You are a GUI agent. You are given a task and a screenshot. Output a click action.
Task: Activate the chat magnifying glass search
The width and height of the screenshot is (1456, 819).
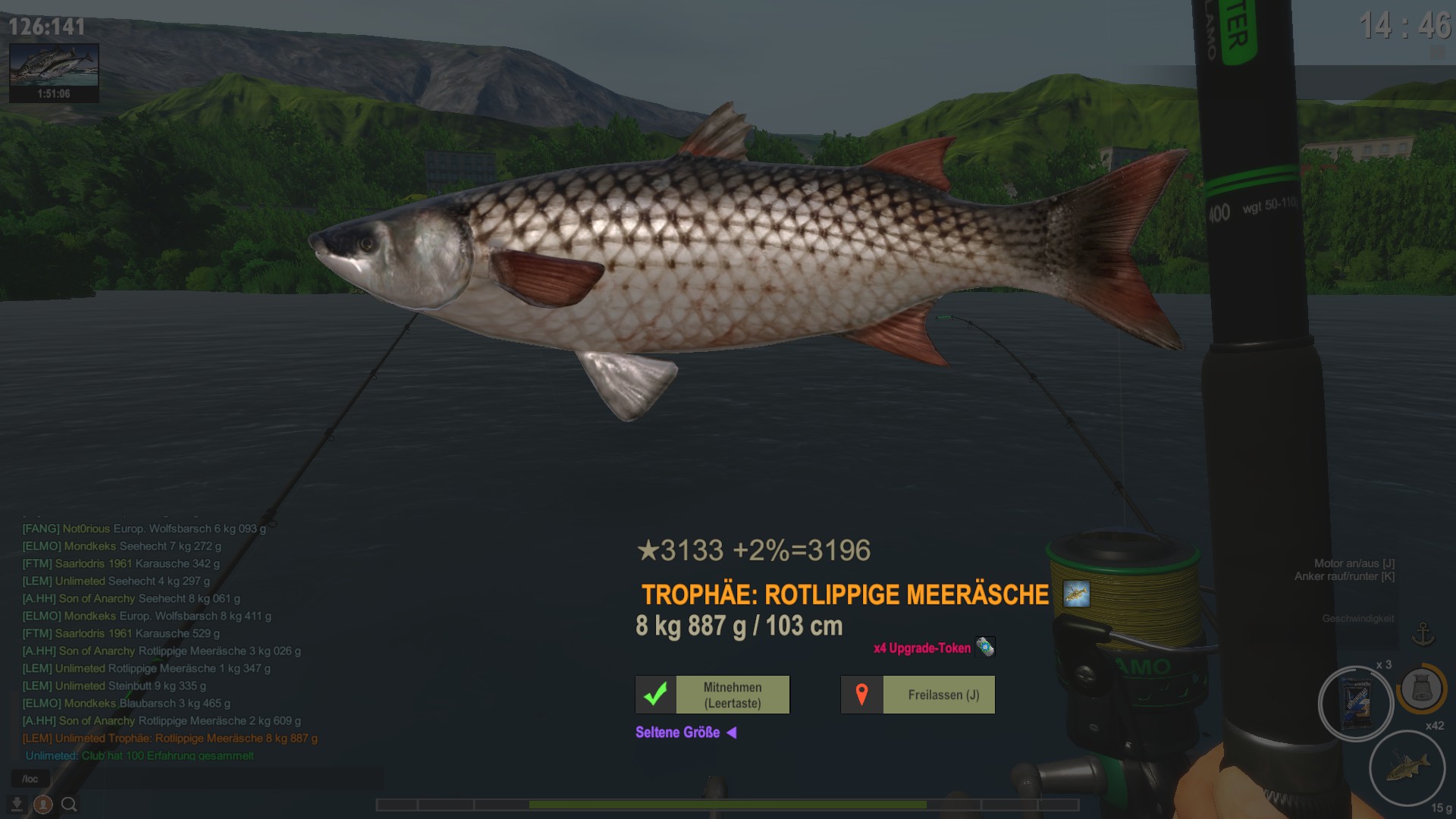[69, 804]
